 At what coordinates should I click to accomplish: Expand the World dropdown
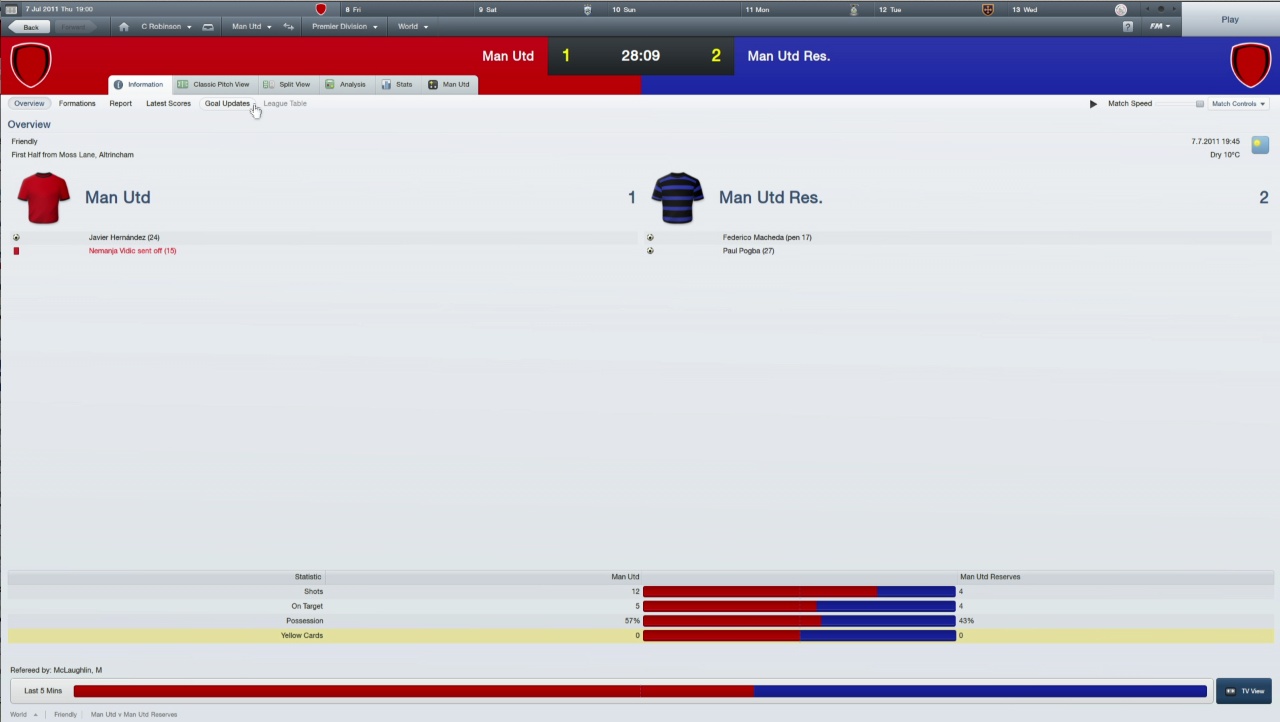[412, 26]
